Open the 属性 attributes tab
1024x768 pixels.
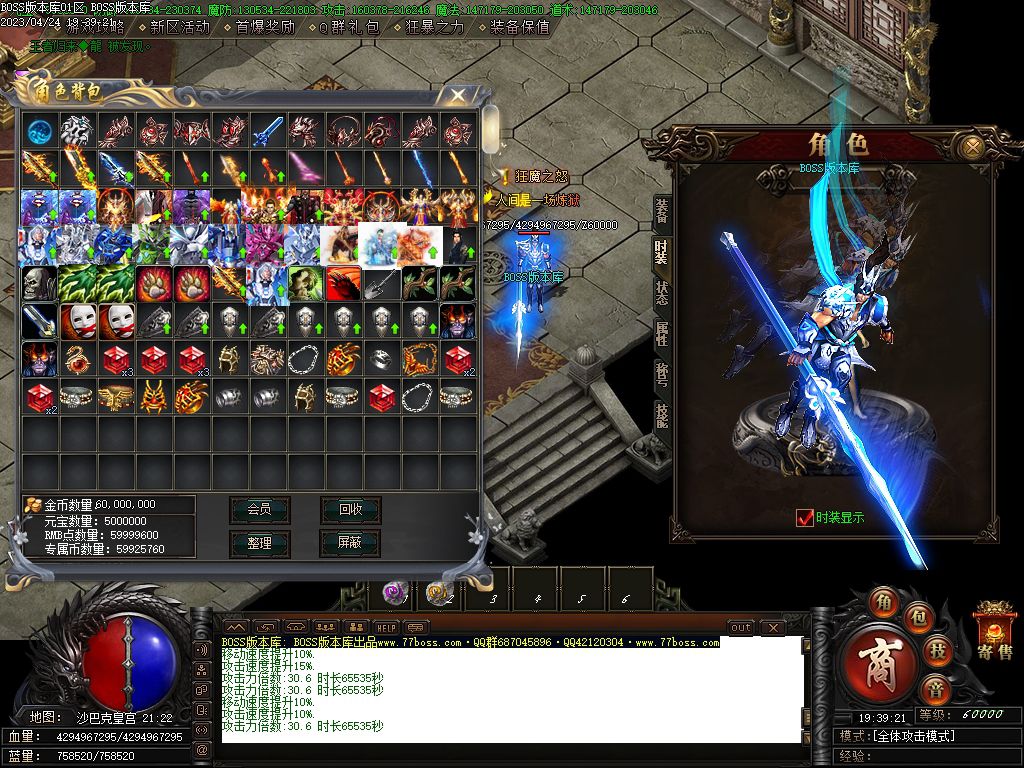pos(662,333)
